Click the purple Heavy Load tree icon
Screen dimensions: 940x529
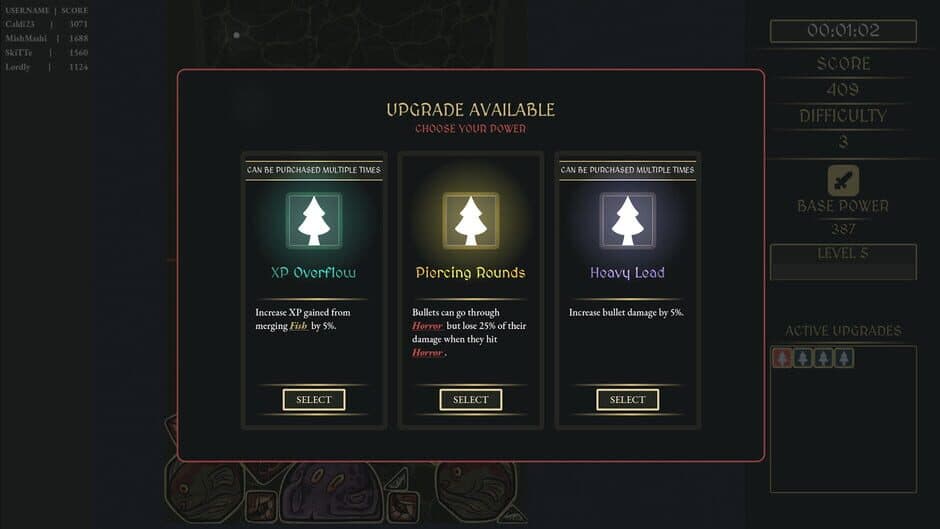tap(627, 221)
